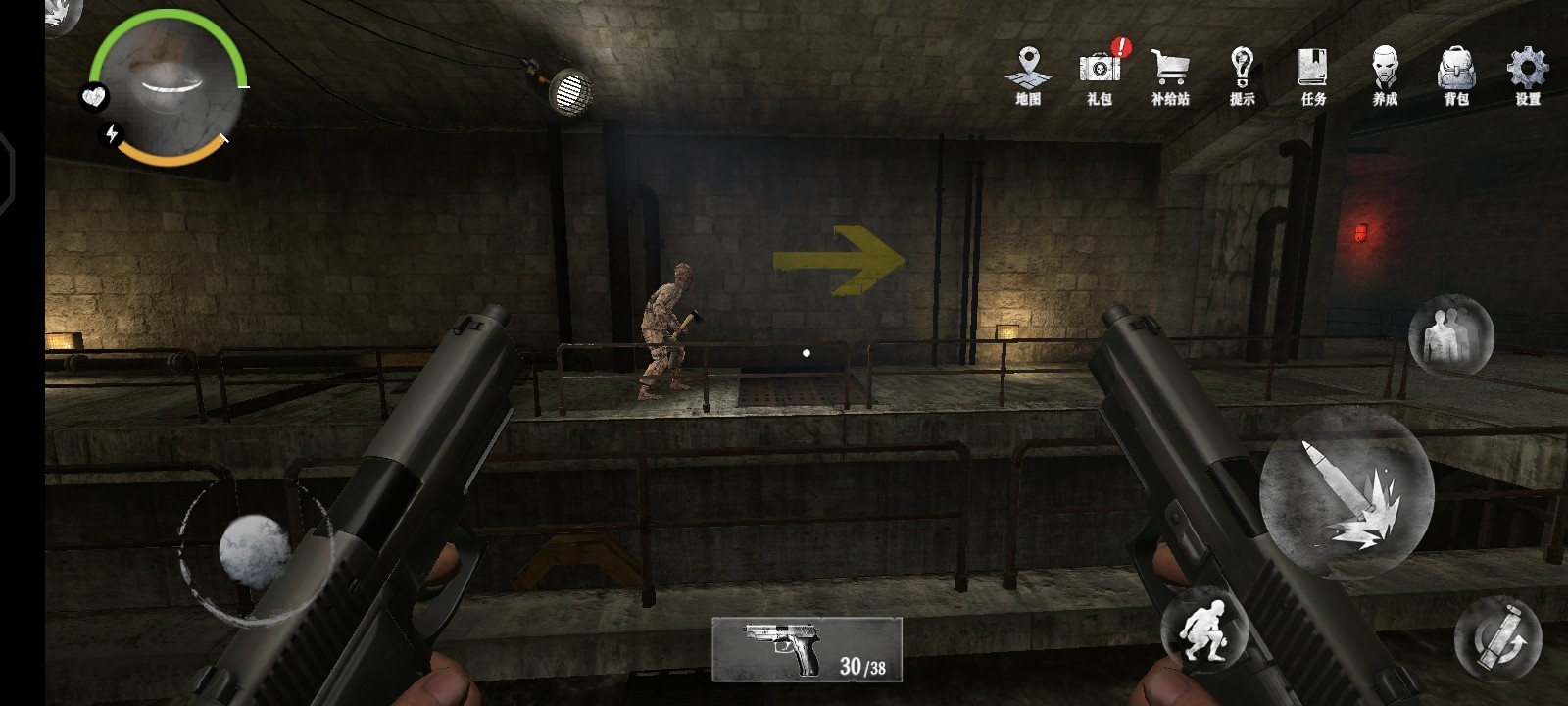1568x706 pixels.
Task: Open the 礼包 gift pack
Action: coord(1100,75)
